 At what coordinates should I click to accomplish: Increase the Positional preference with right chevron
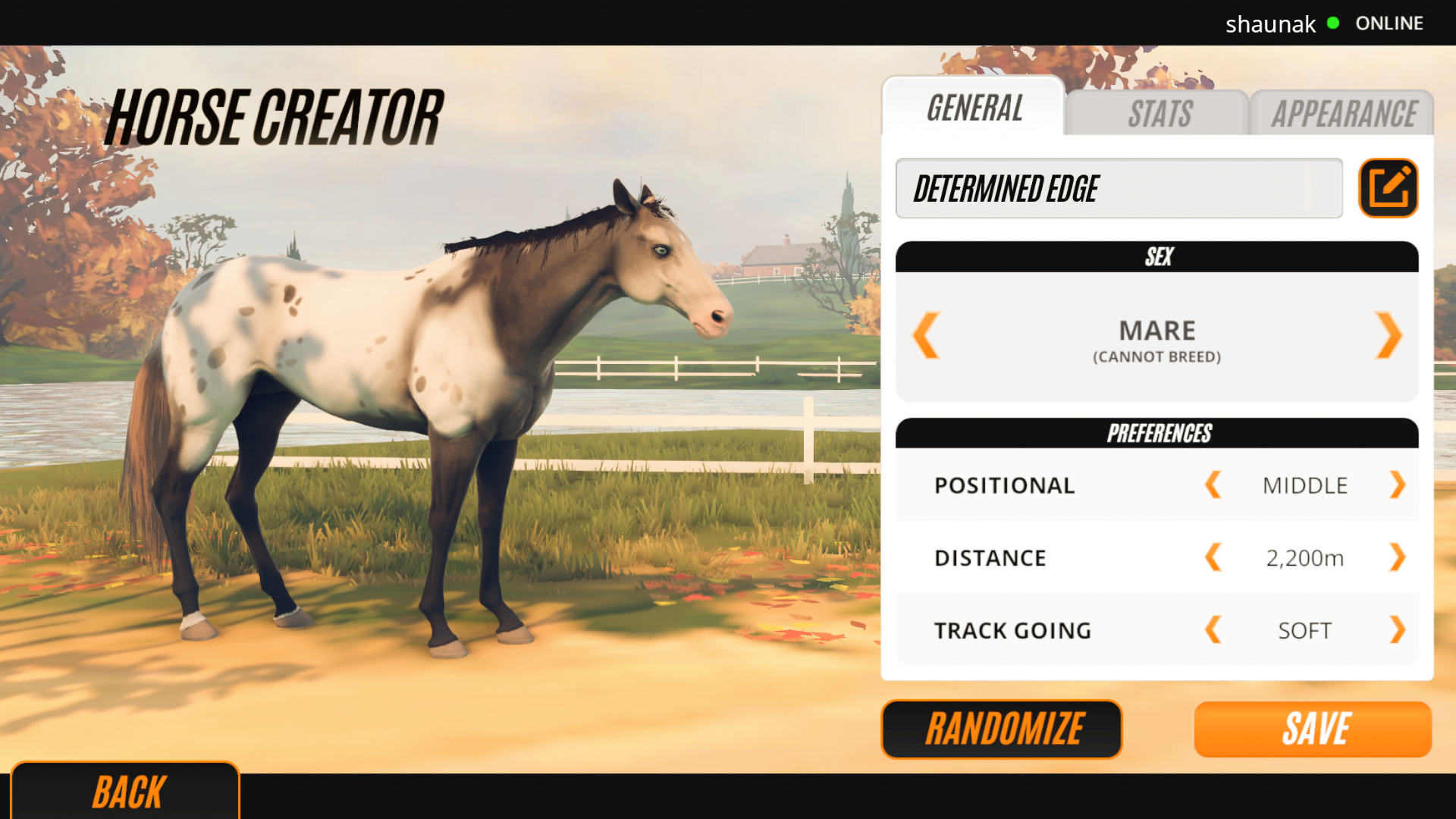click(x=1398, y=485)
